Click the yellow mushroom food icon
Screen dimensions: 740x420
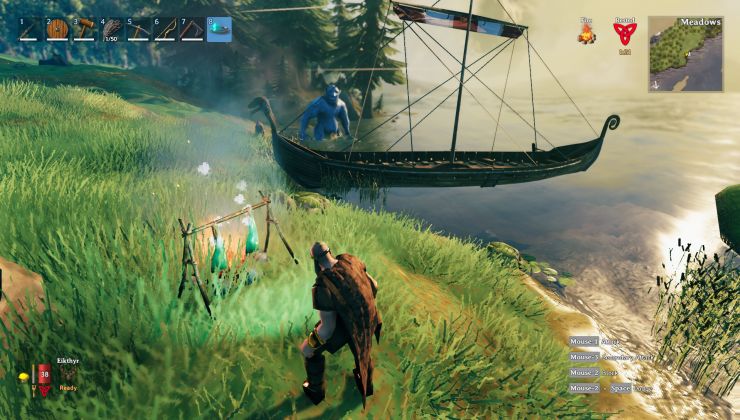pos(24,377)
